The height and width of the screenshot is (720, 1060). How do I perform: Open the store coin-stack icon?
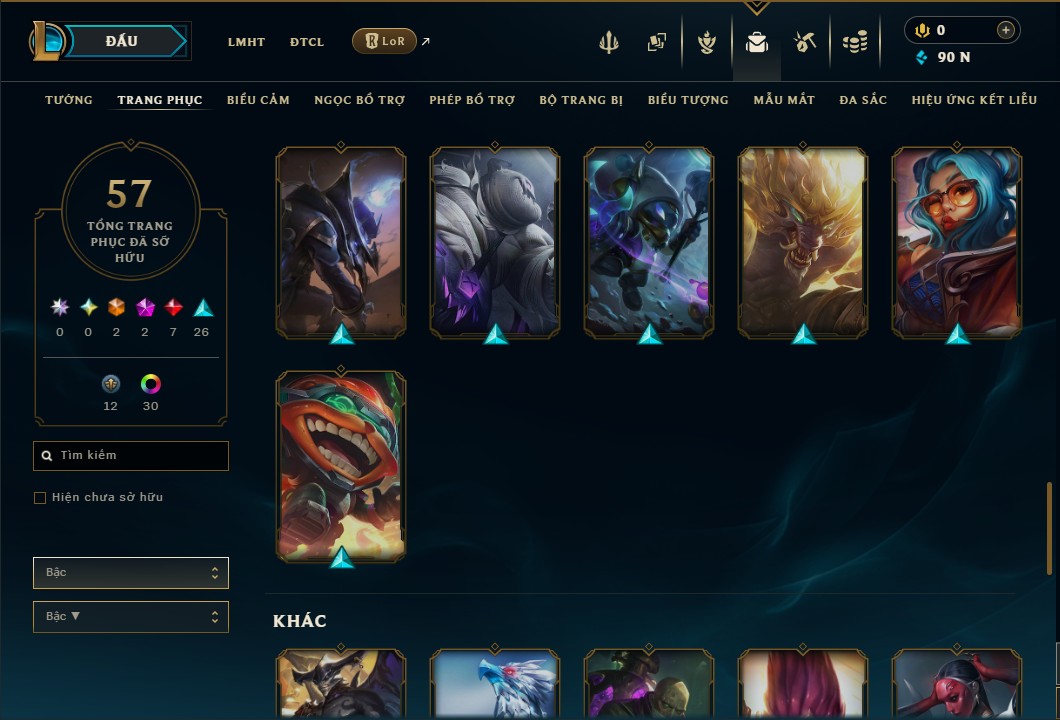tap(854, 42)
